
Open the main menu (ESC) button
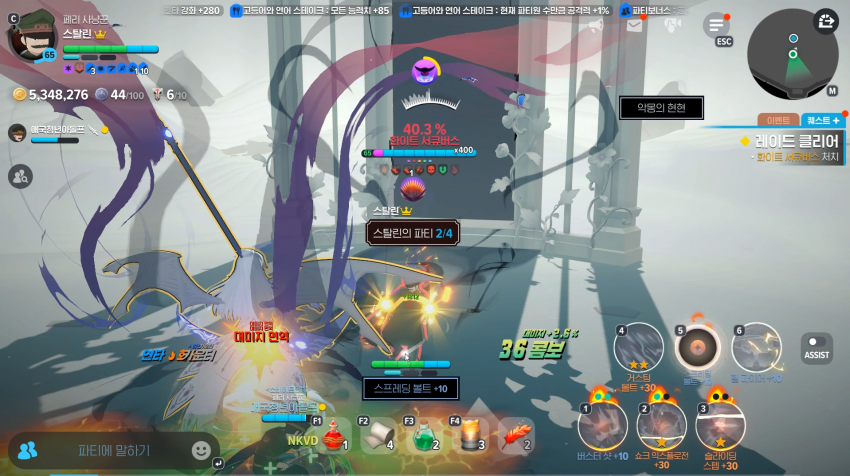pos(717,26)
